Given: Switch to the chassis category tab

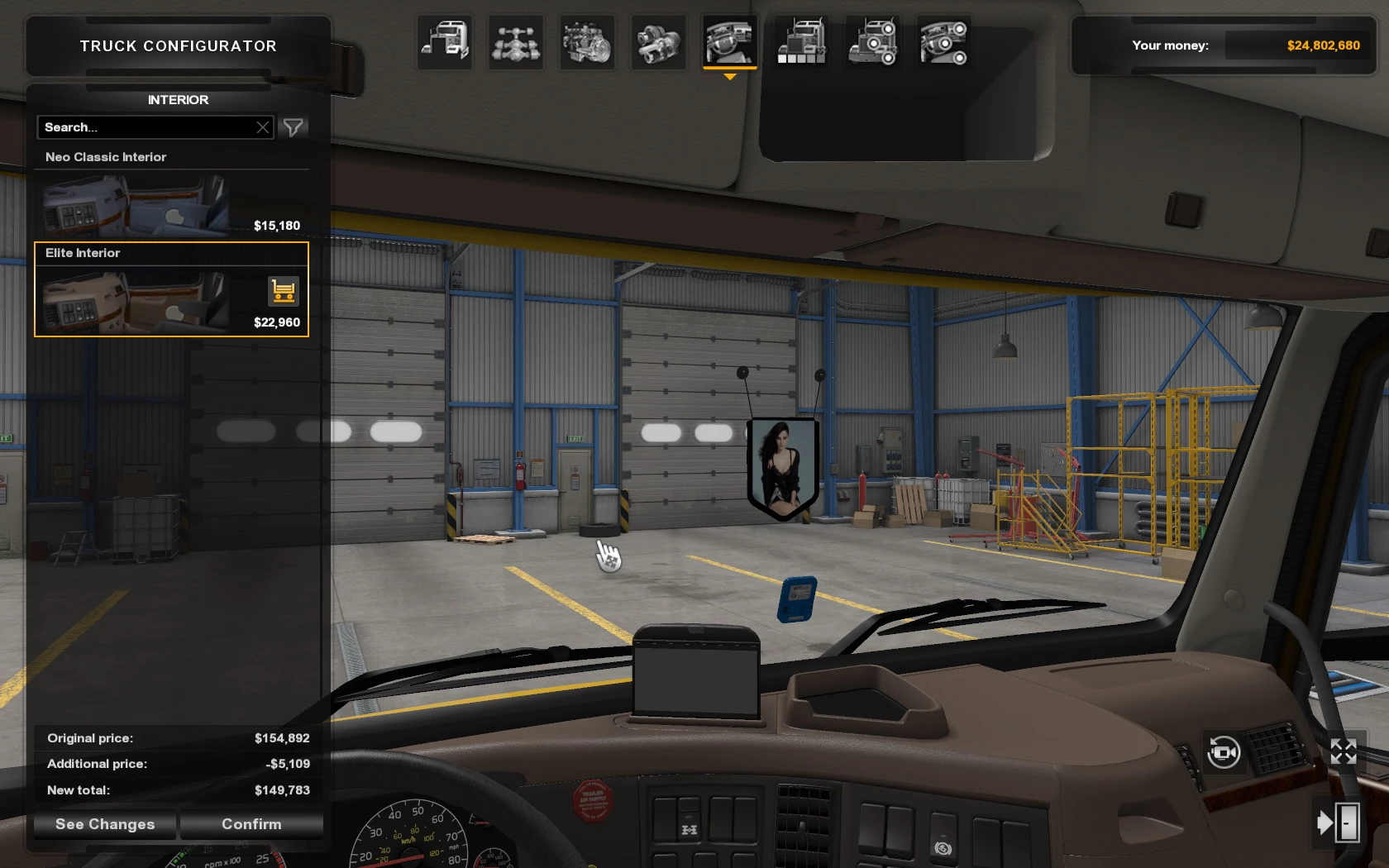Looking at the screenshot, I should click(x=516, y=42).
